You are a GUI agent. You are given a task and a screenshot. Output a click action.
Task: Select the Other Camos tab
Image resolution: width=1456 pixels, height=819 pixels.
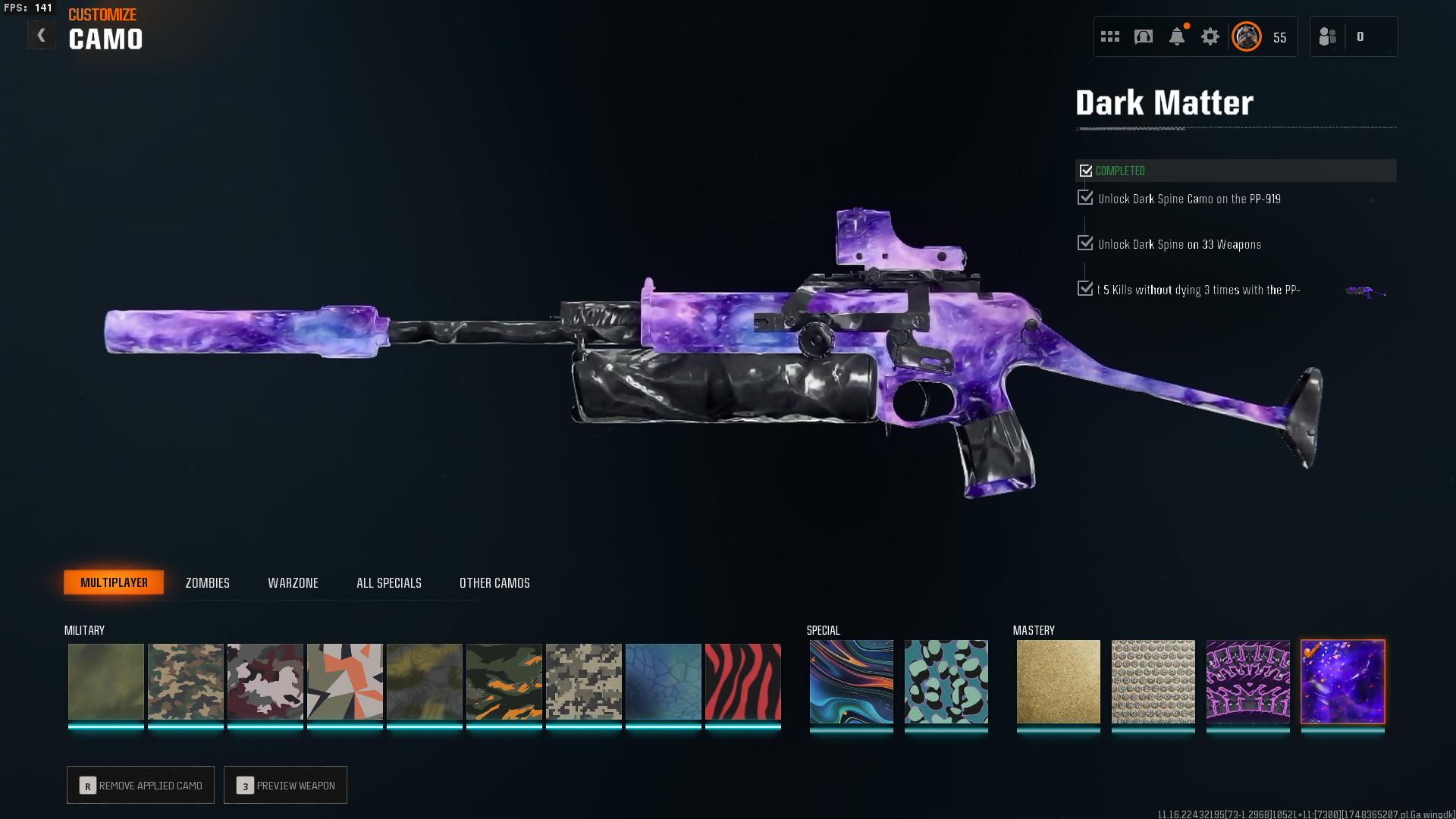[494, 582]
